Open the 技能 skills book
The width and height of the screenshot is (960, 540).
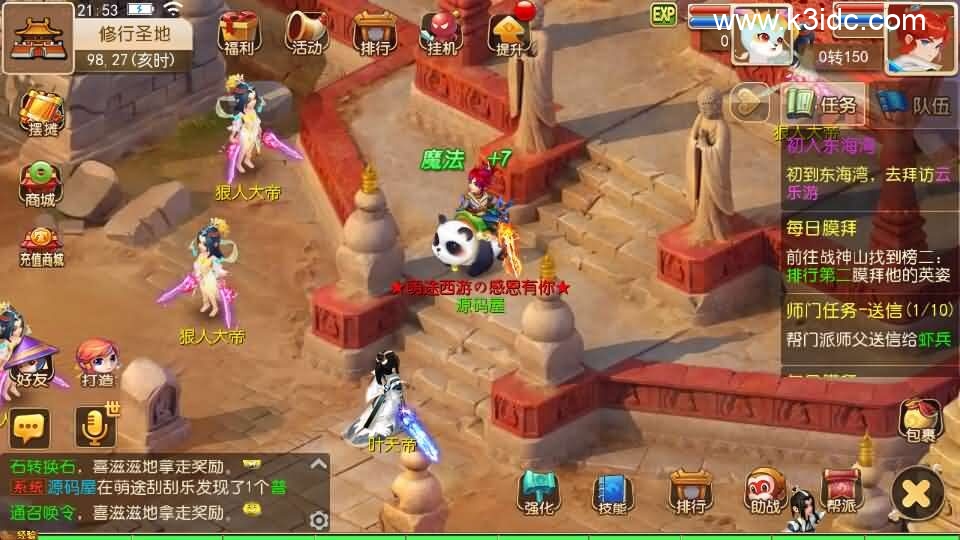click(x=612, y=491)
